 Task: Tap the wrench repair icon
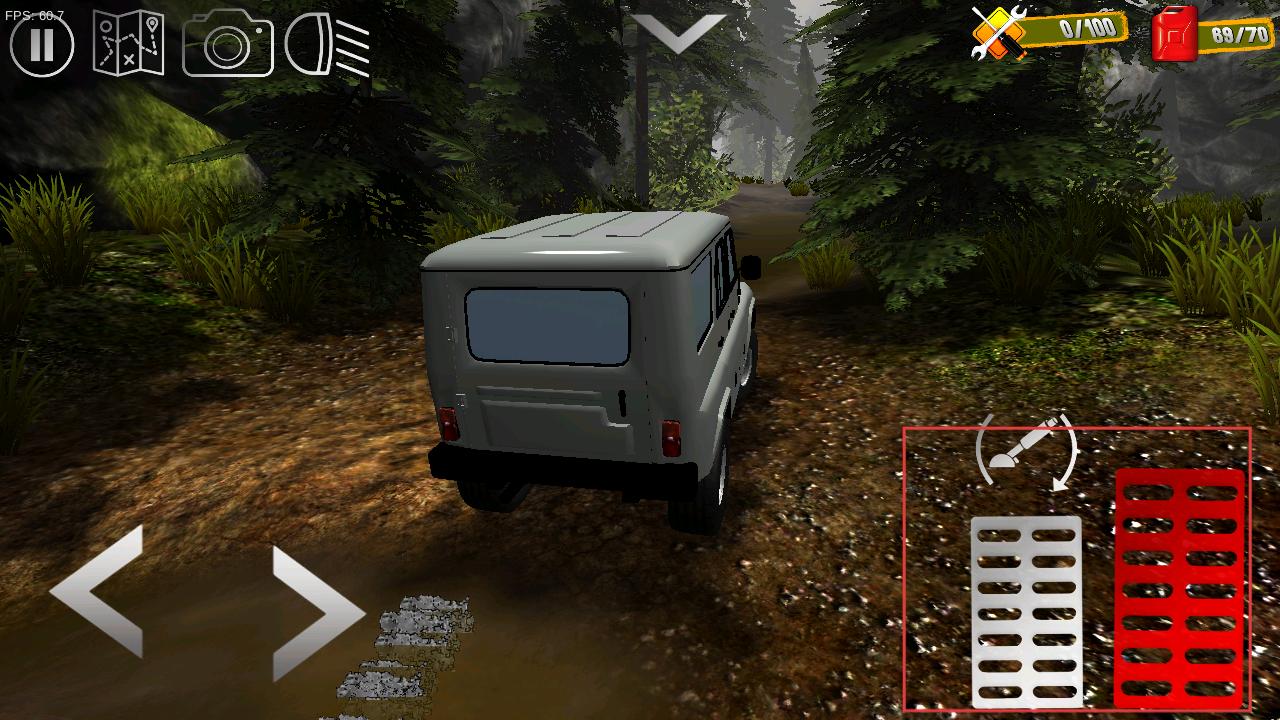tap(999, 33)
